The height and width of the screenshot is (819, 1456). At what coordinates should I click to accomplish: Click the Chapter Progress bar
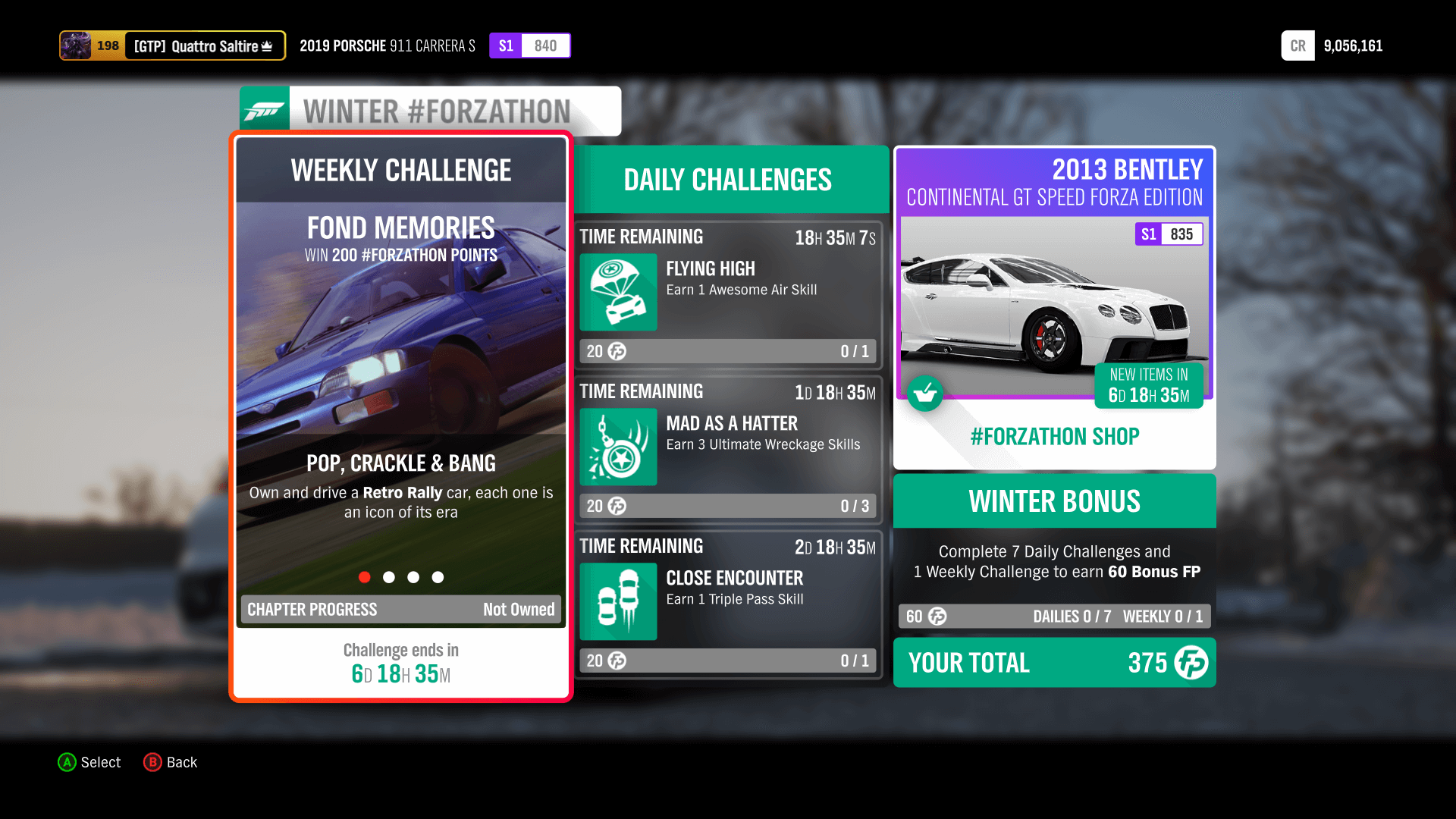[400, 609]
